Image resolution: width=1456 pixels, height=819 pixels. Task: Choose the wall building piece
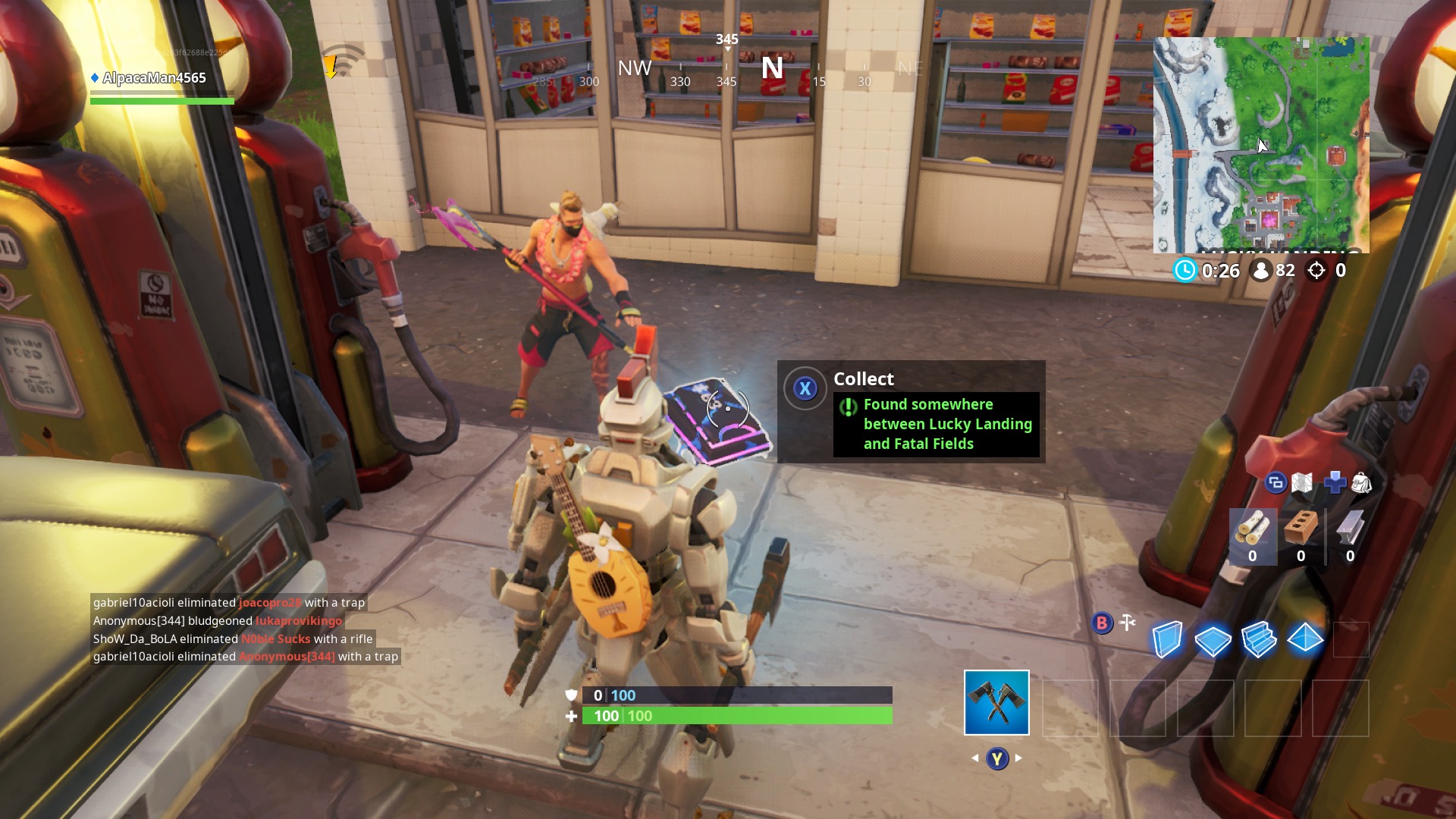pyautogui.click(x=1167, y=639)
